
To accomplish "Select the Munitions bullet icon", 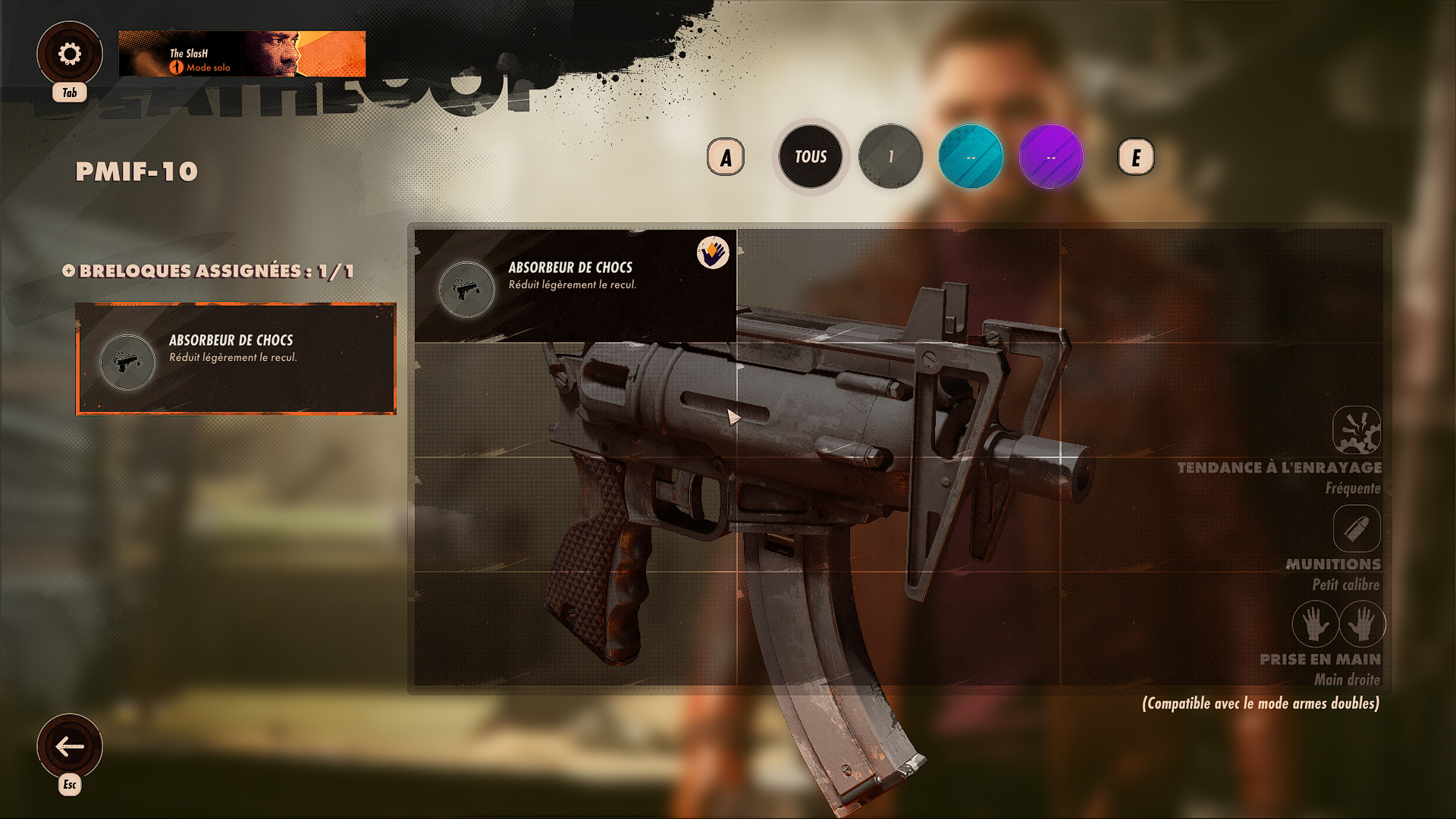I will click(x=1357, y=529).
